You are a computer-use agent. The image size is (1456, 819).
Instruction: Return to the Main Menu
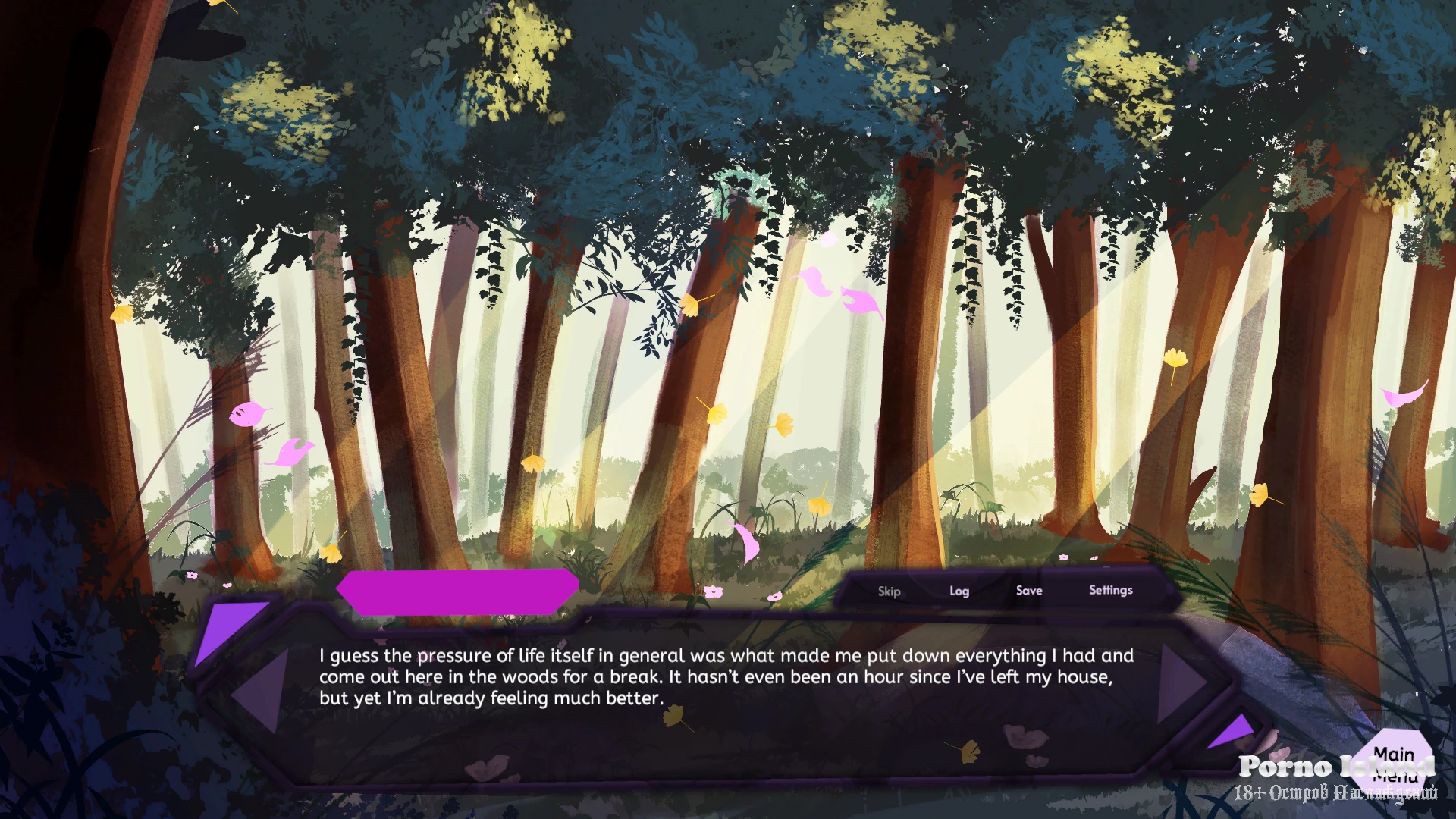tap(1394, 764)
